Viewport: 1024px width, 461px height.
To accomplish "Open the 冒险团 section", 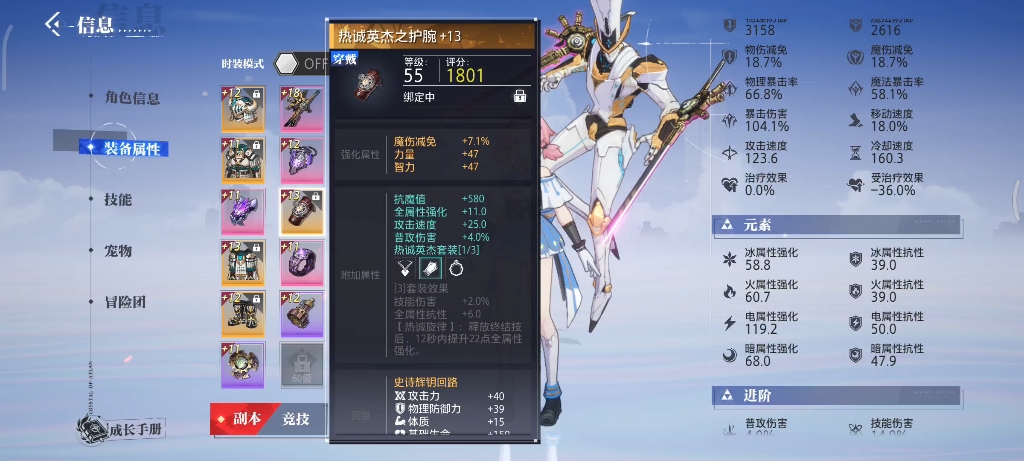I will pos(124,302).
